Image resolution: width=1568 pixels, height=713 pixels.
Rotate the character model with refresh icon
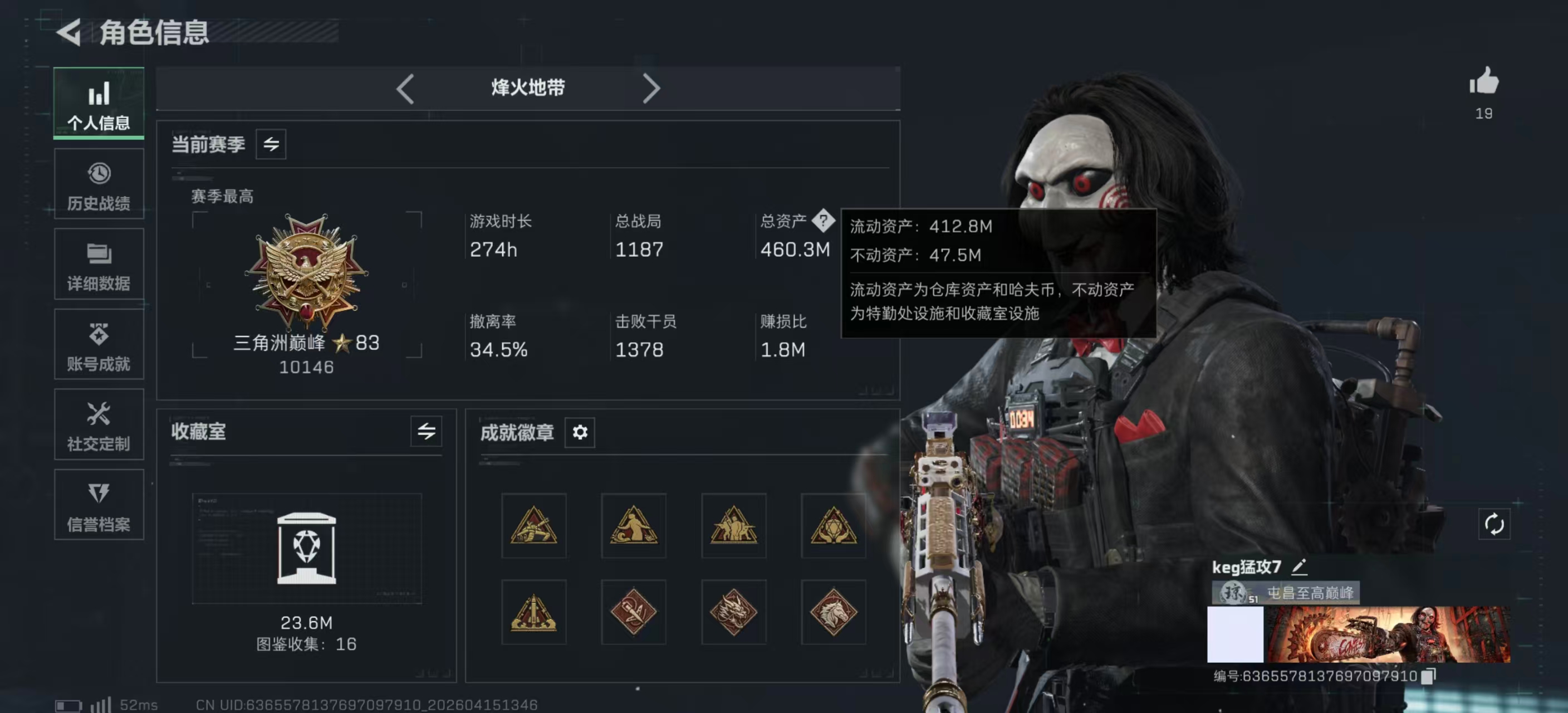coord(1494,524)
